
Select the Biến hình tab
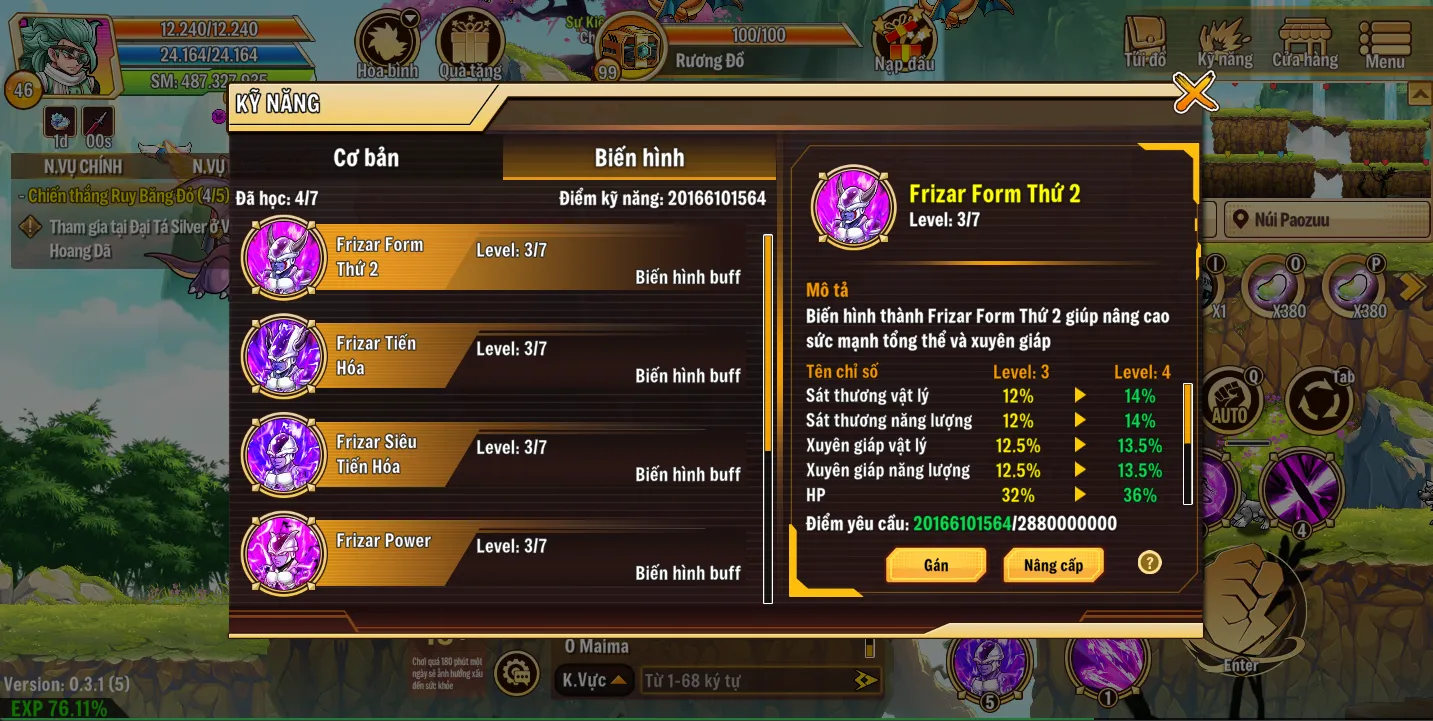tap(639, 158)
